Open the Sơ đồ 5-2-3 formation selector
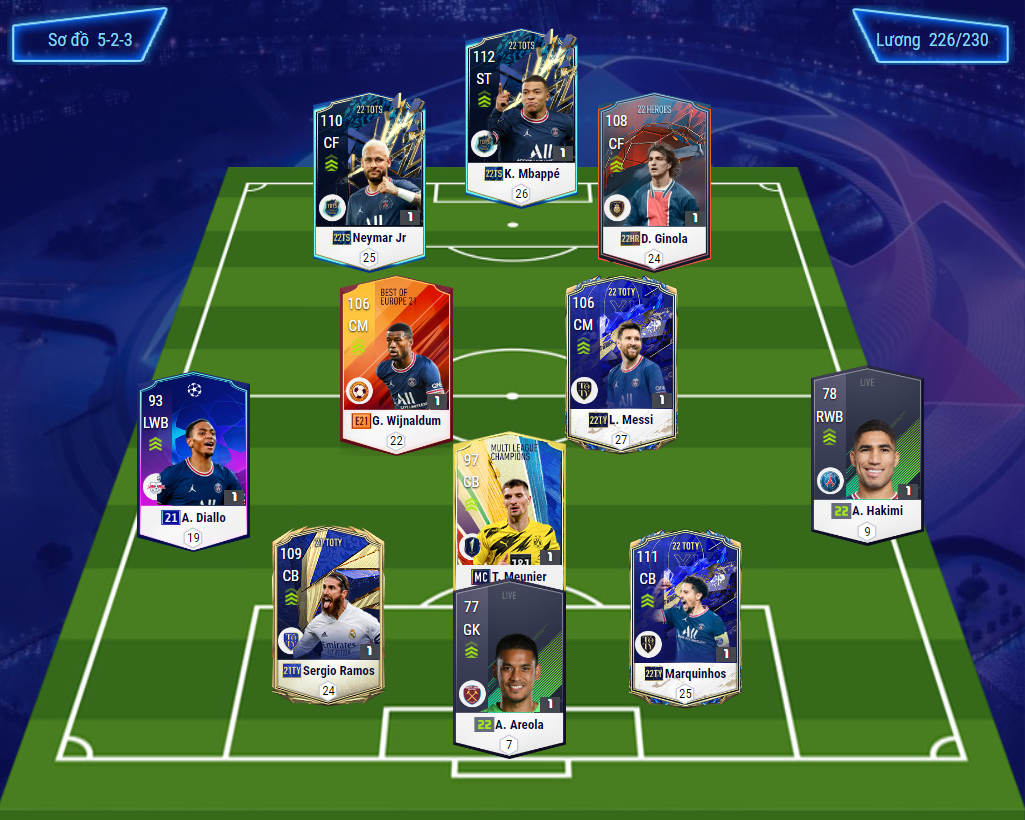The image size is (1025, 820). point(90,40)
